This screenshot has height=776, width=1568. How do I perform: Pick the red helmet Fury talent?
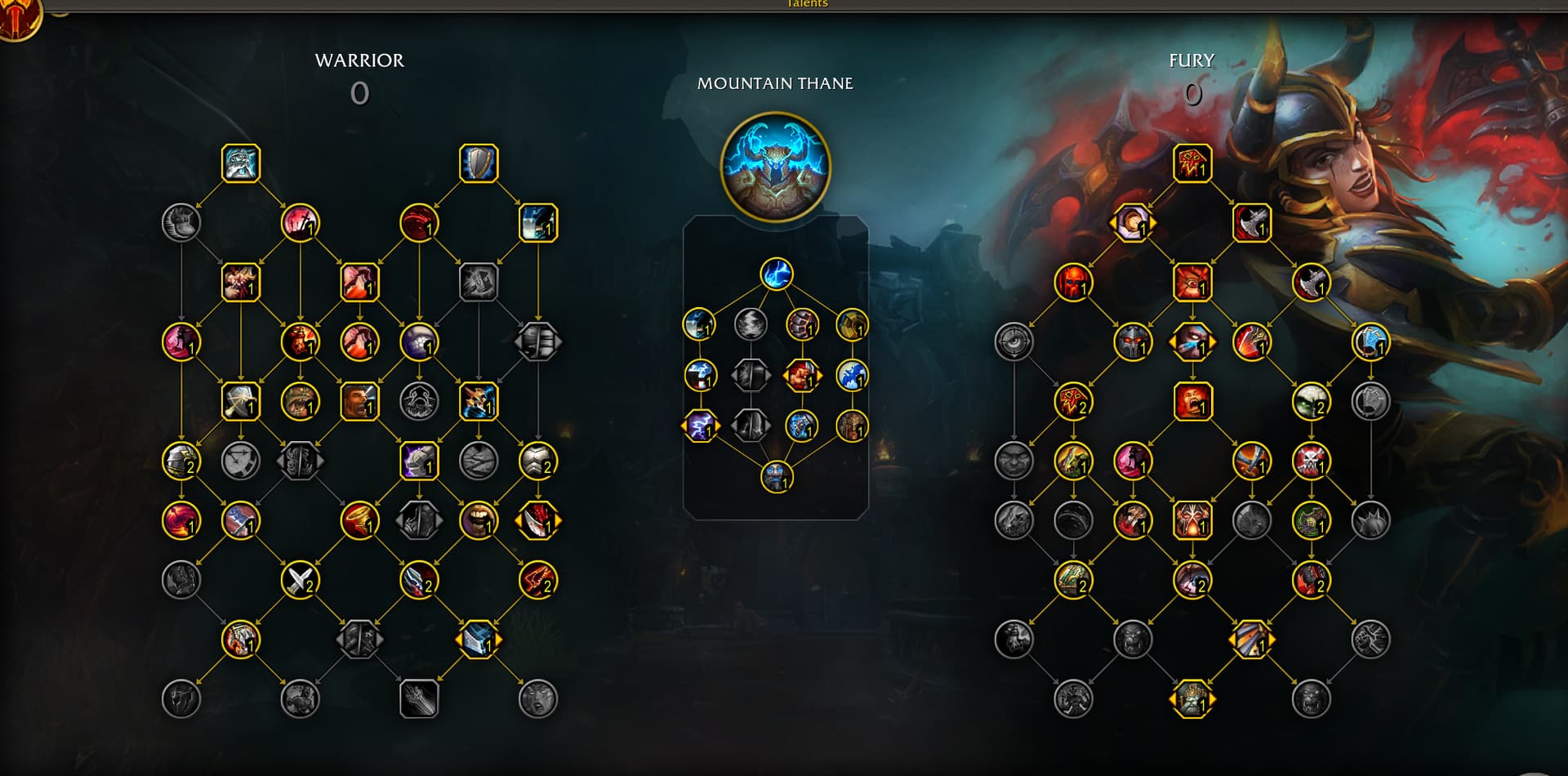coord(1073,283)
